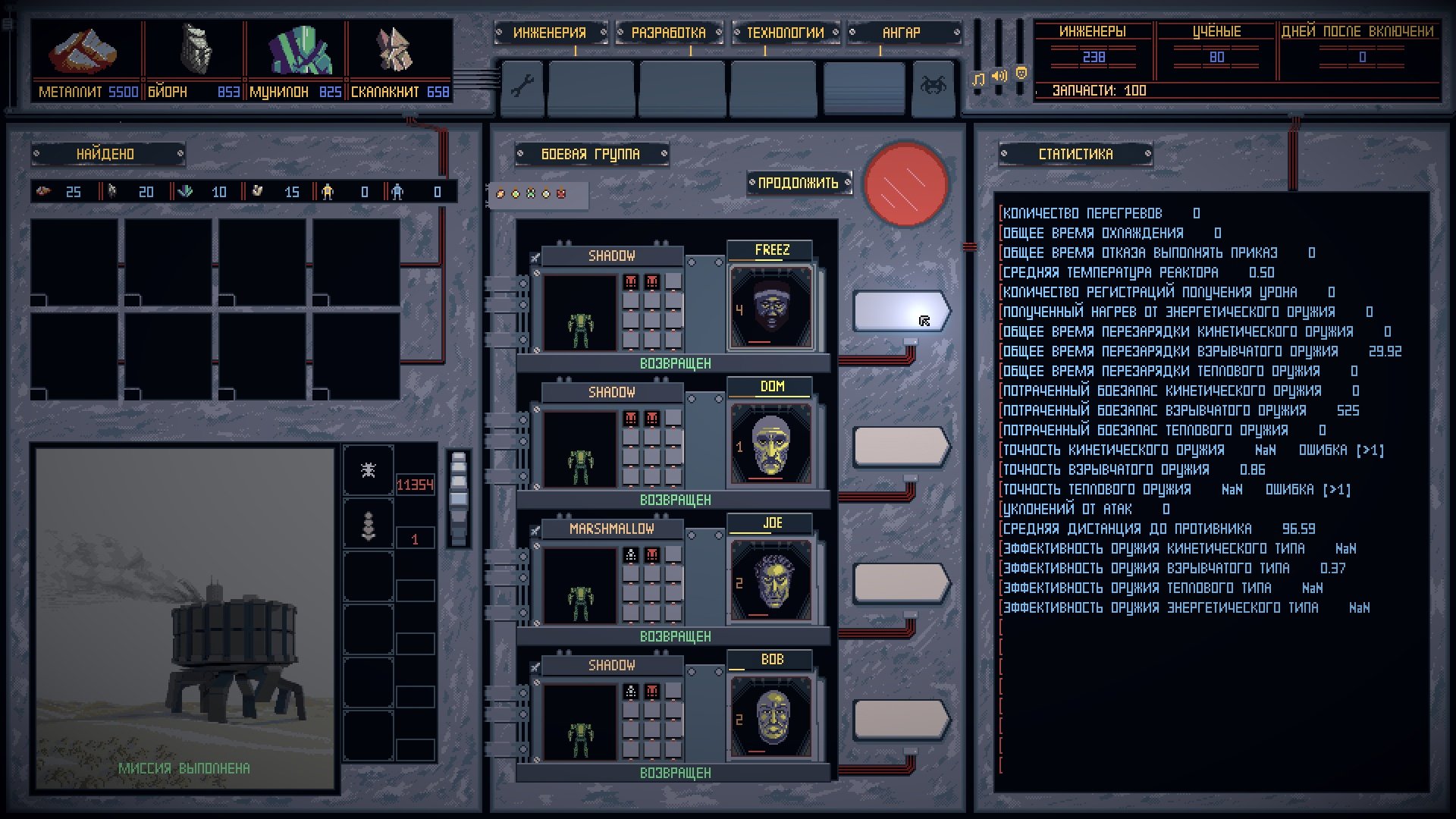Activate the big red round button
The image size is (1456, 819).
pyautogui.click(x=906, y=184)
